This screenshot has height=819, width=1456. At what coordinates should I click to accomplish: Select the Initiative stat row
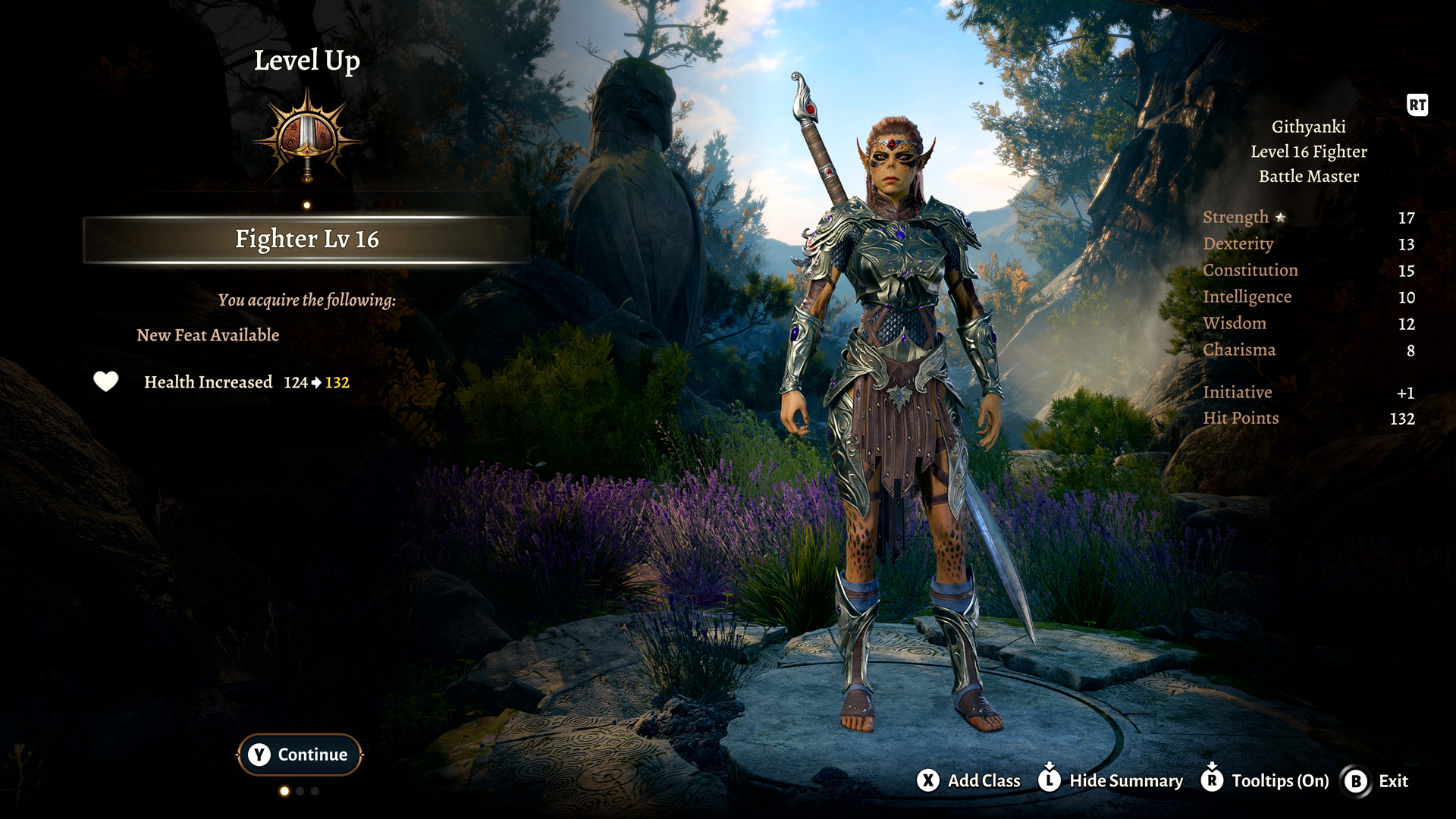click(x=1308, y=393)
